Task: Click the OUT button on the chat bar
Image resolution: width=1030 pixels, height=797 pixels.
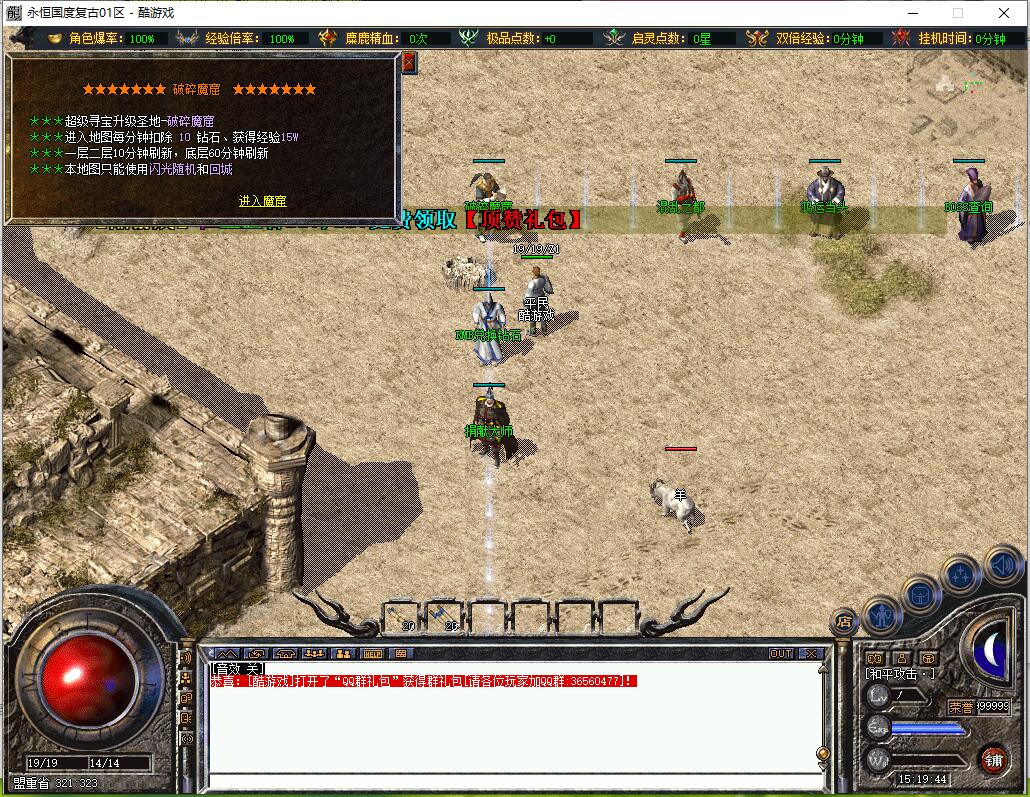Action: click(781, 654)
